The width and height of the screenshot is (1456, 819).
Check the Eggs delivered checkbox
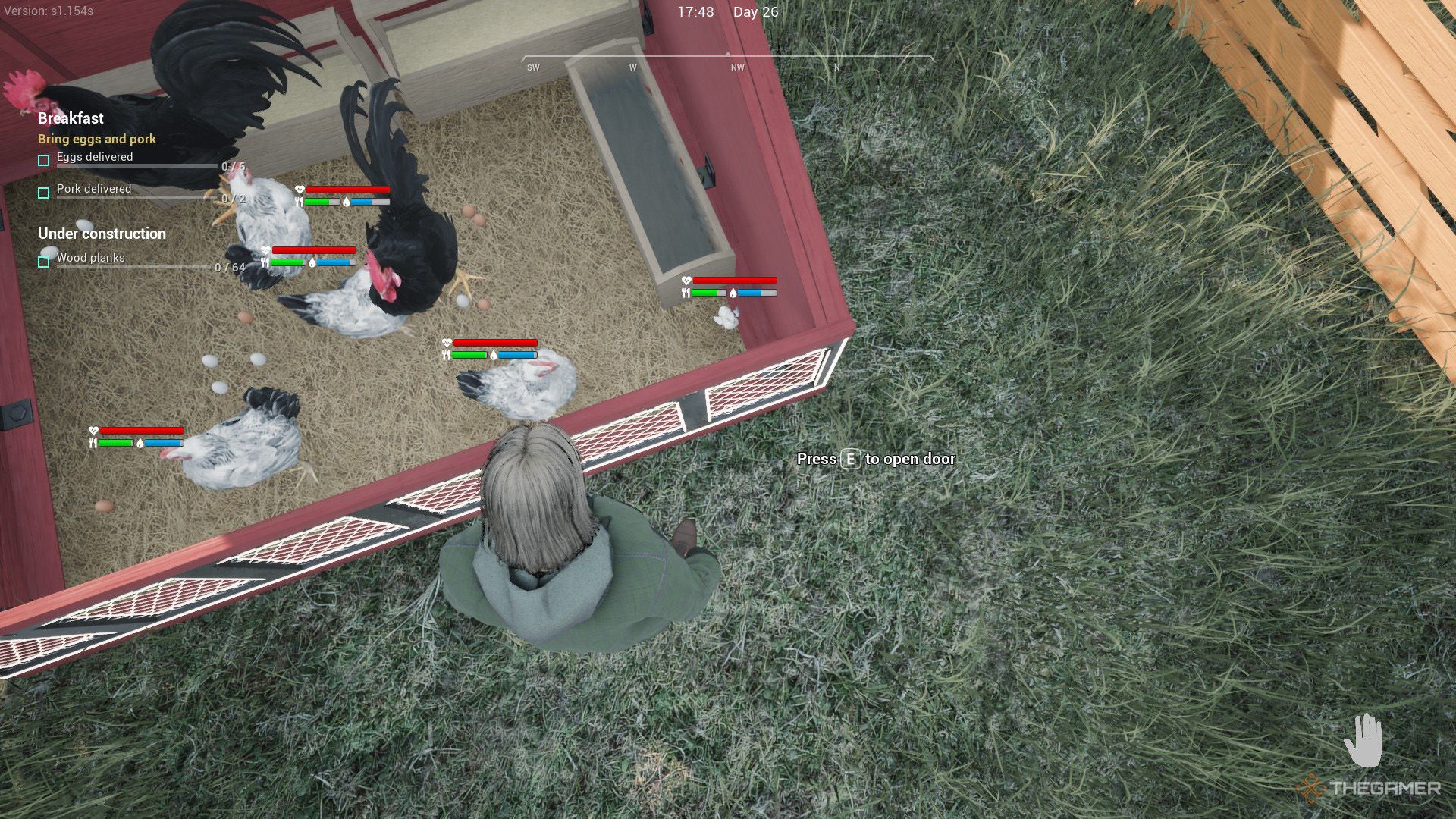click(x=43, y=159)
